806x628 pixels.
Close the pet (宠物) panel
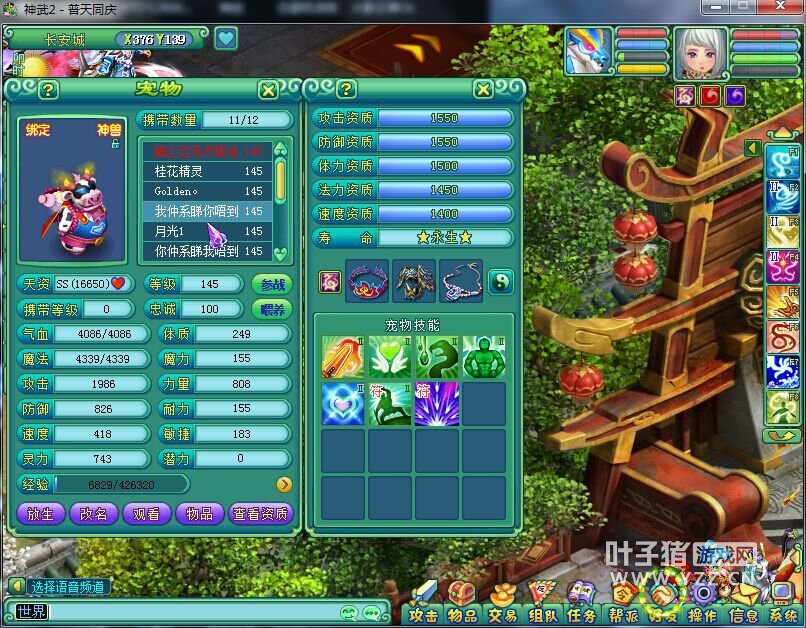268,90
